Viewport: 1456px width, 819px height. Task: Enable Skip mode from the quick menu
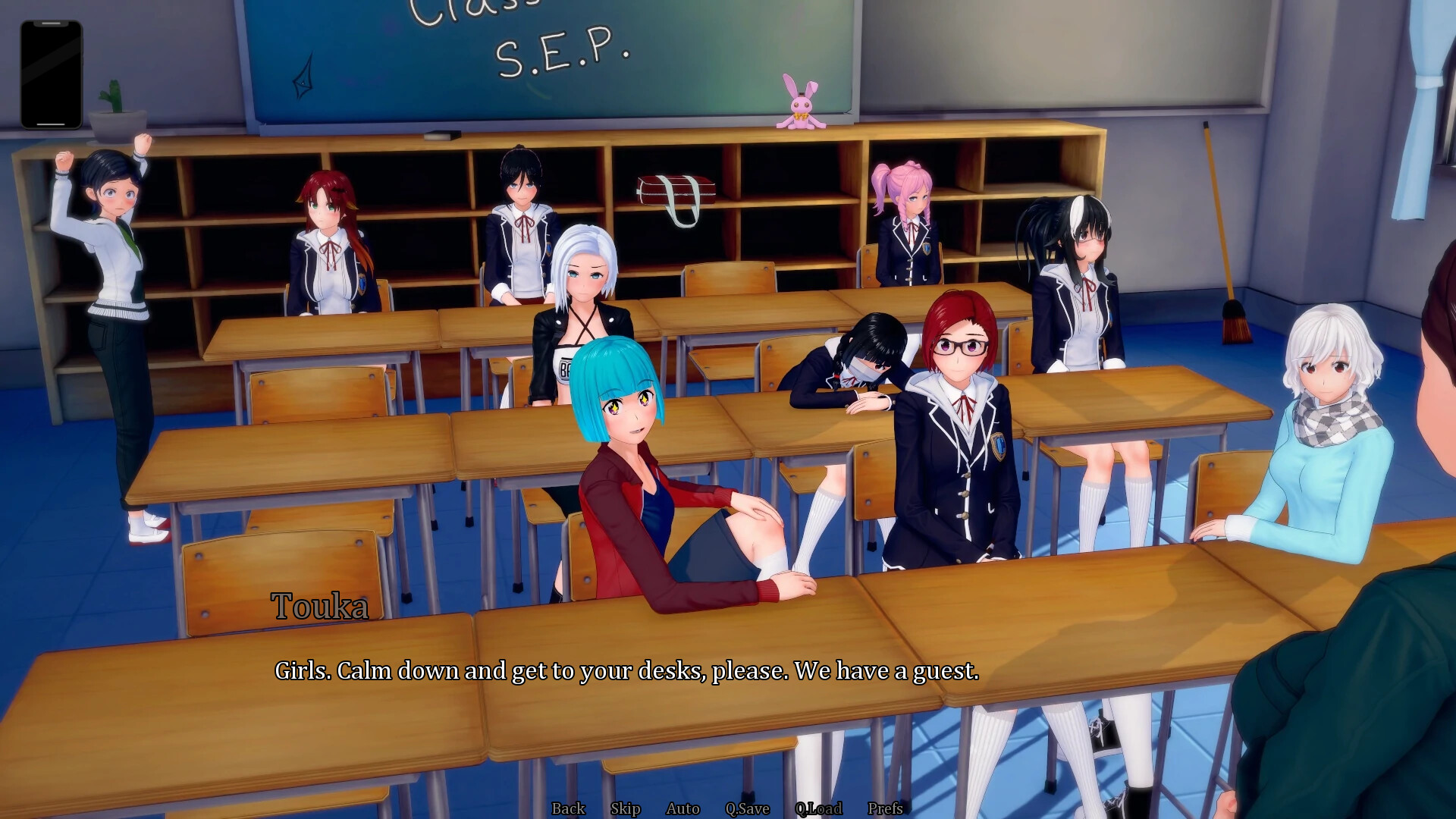point(624,808)
